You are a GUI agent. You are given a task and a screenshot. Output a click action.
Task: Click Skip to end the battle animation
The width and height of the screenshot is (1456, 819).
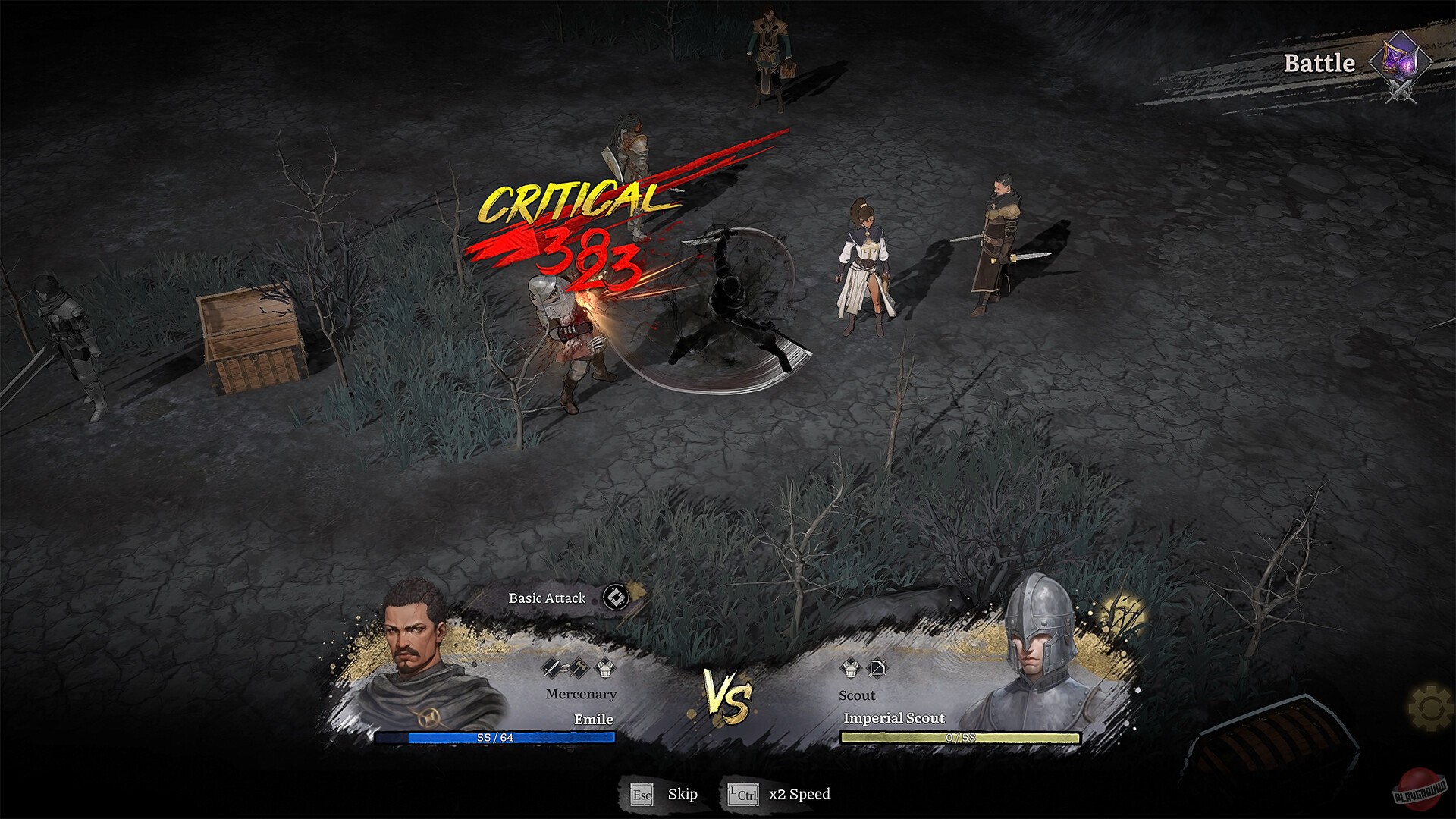(x=683, y=795)
